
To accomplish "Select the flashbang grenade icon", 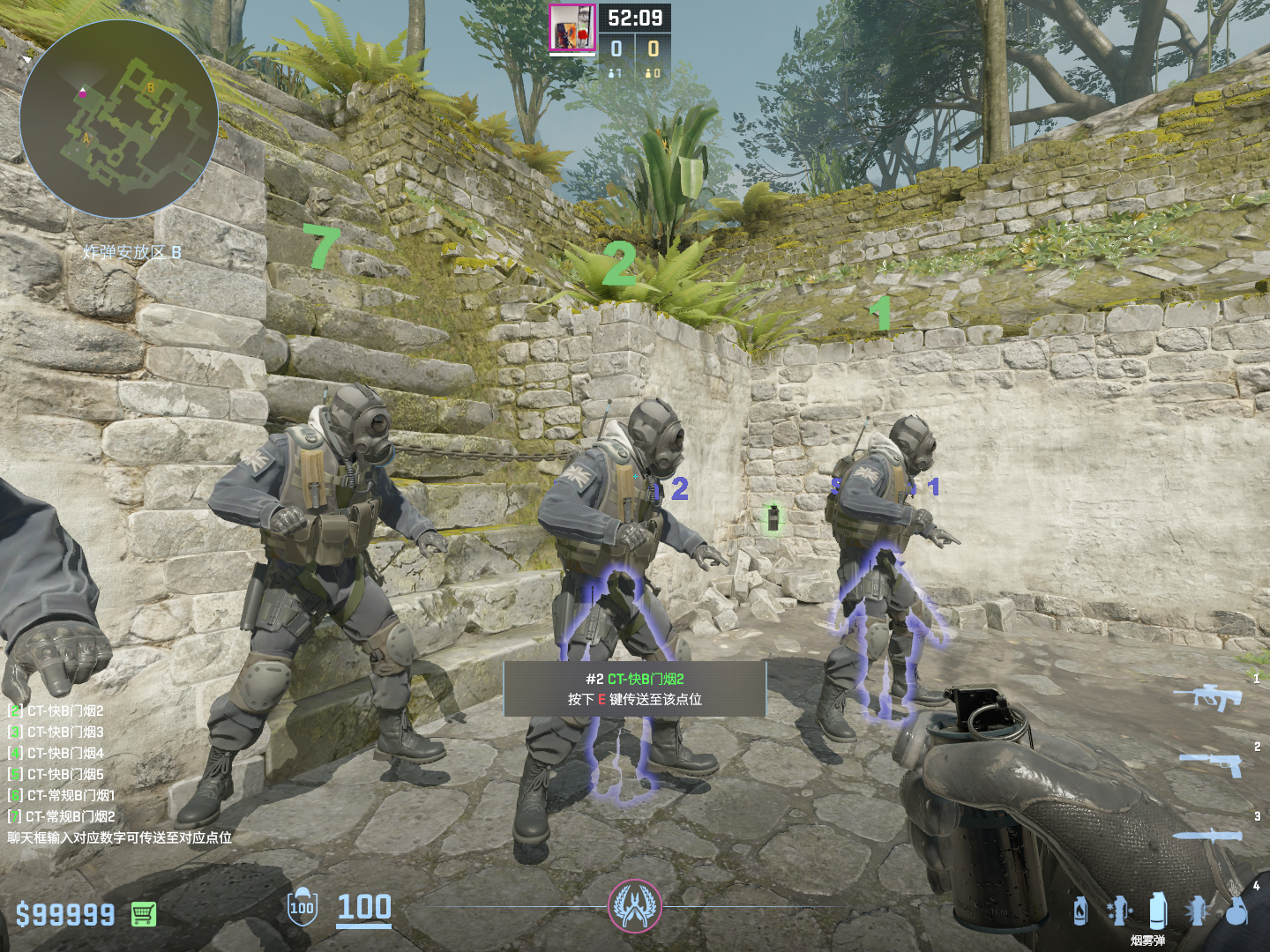I will click(1197, 911).
